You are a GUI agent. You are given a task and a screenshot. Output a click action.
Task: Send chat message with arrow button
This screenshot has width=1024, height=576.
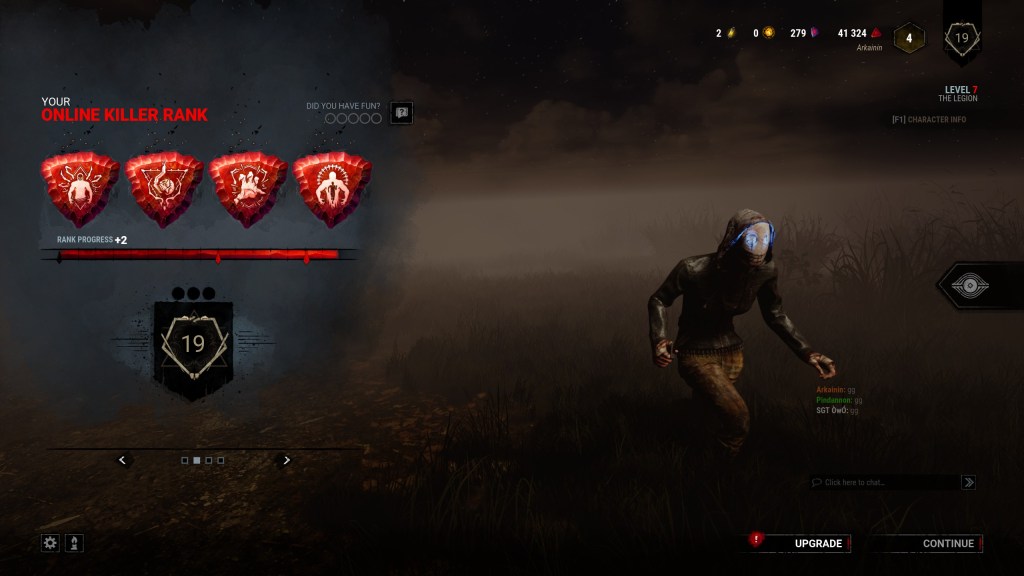pyautogui.click(x=968, y=482)
